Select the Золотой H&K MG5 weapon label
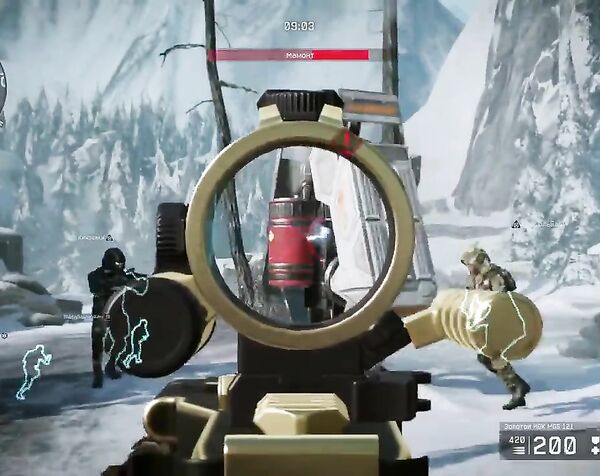 tap(535, 427)
